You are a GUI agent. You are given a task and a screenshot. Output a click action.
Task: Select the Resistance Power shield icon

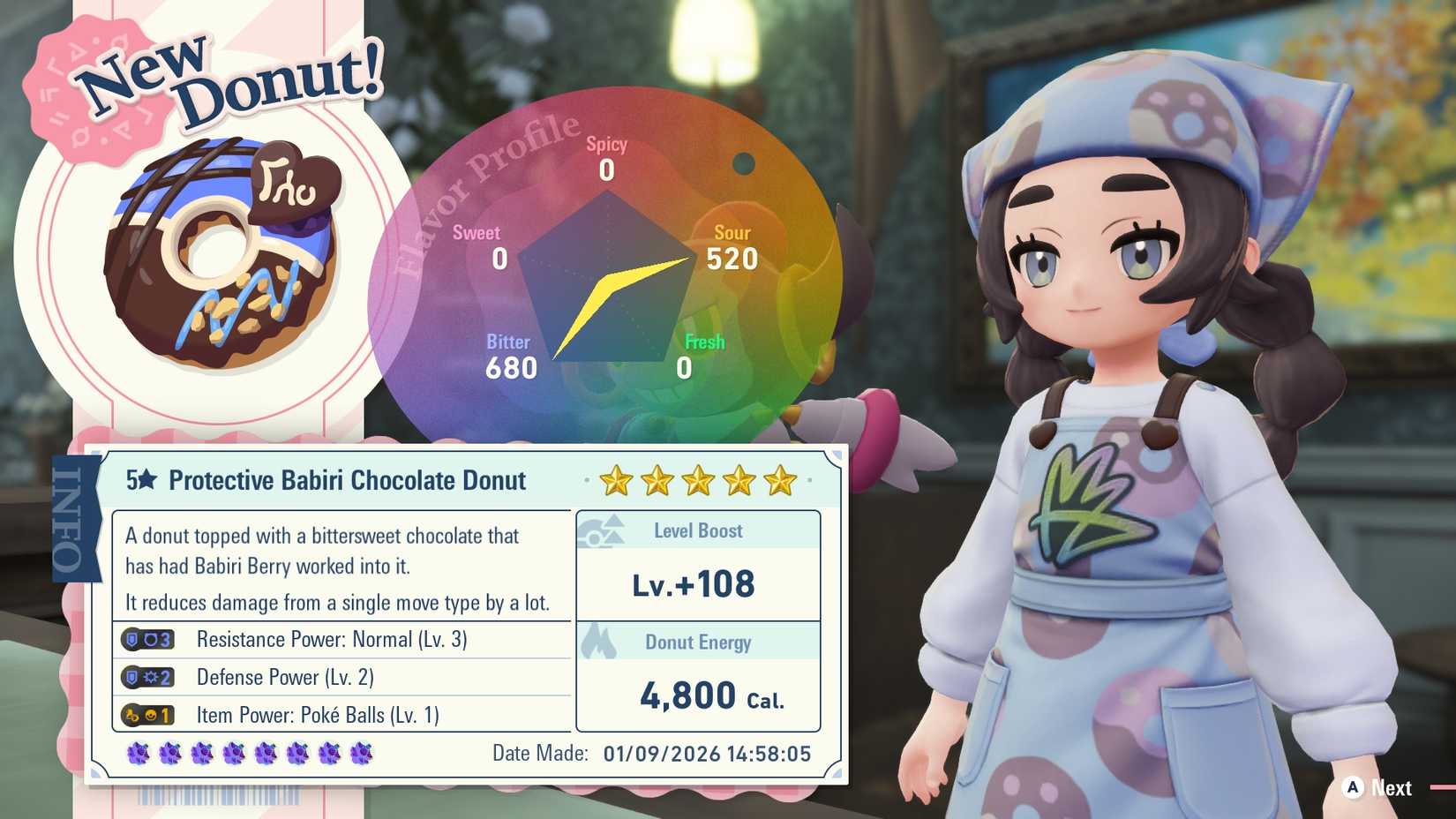click(148, 639)
